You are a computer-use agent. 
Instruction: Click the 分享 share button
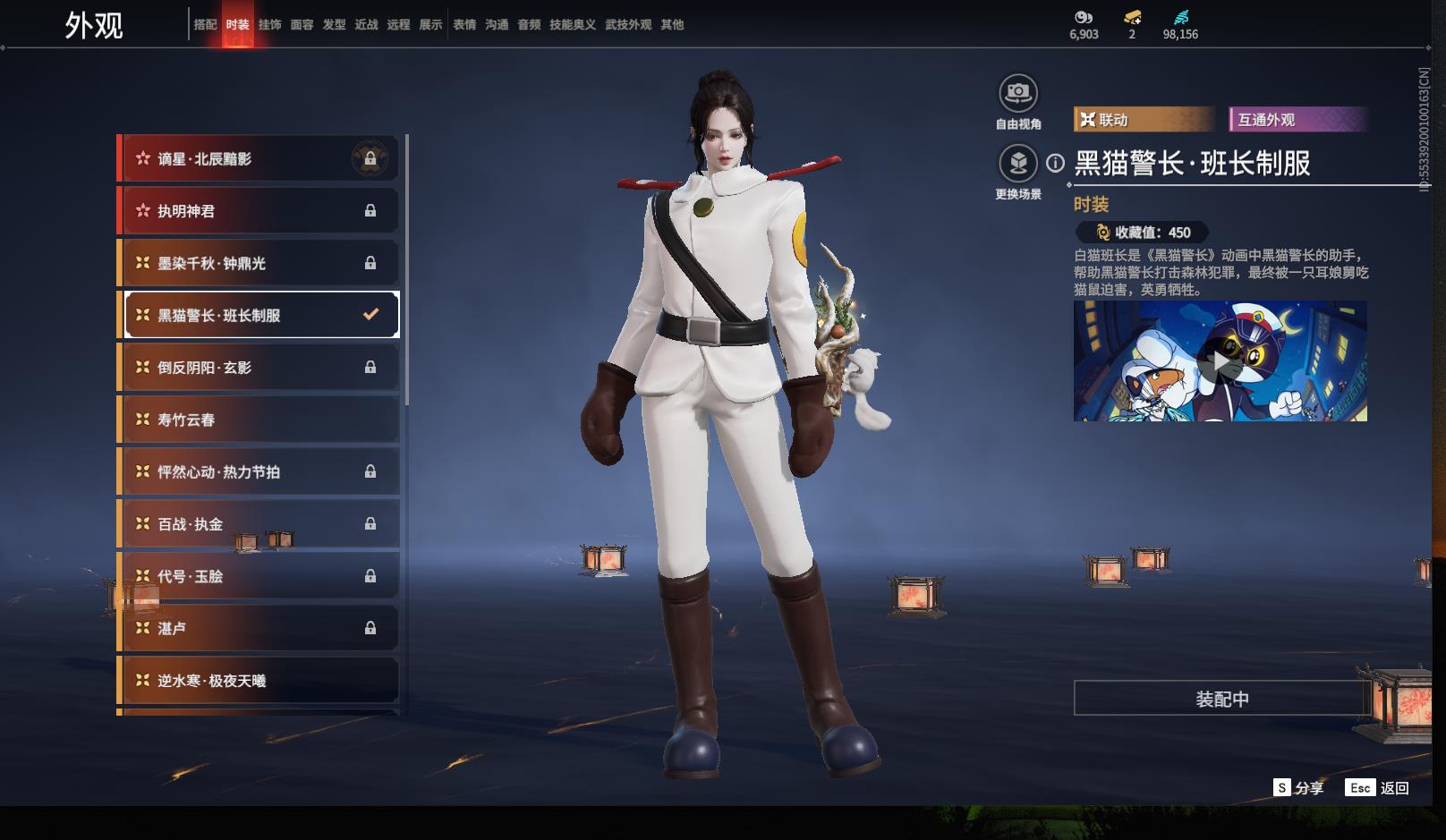pyautogui.click(x=1298, y=788)
